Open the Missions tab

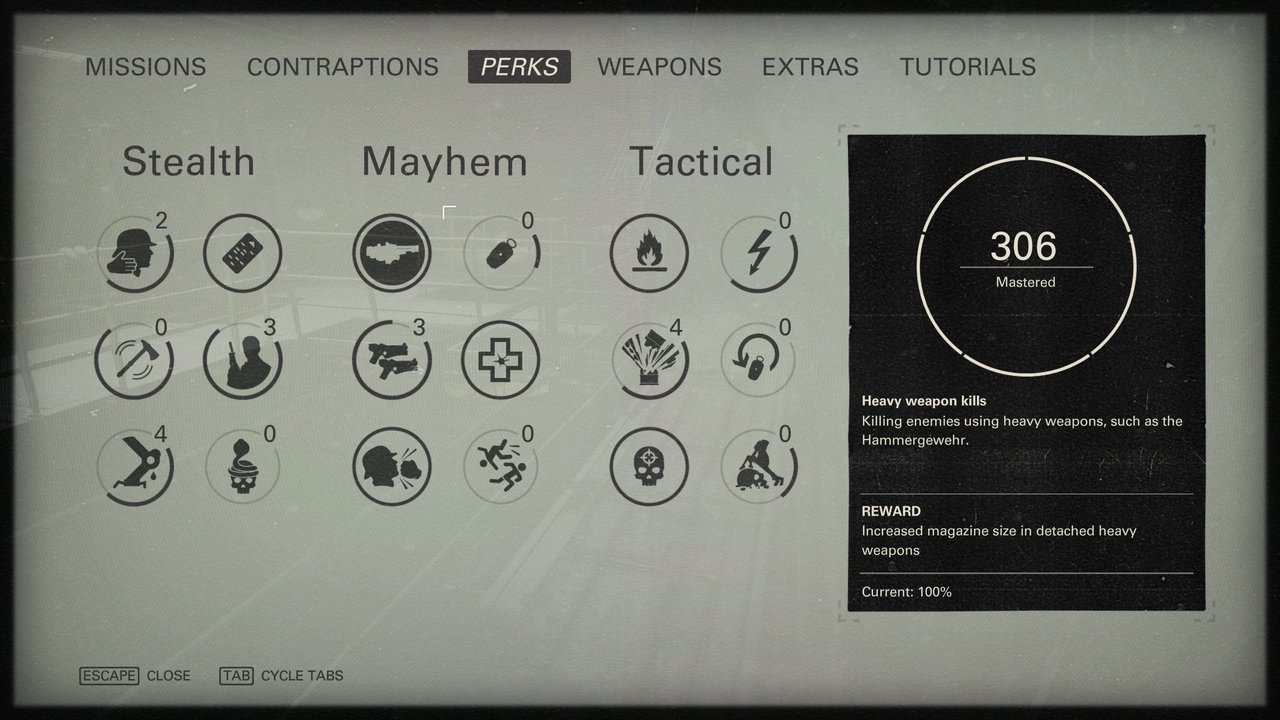[x=146, y=67]
